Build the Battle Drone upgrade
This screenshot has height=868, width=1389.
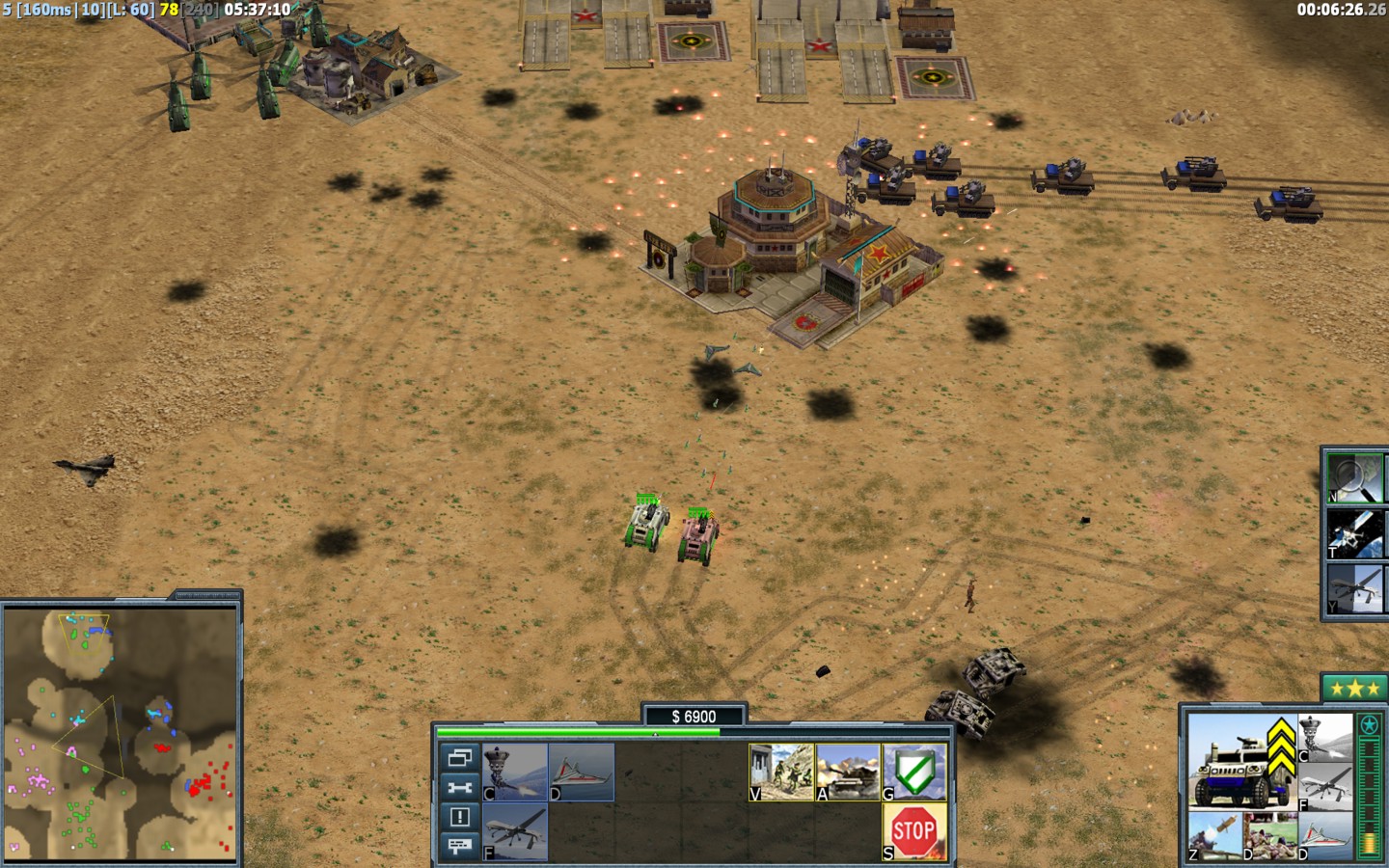(x=515, y=772)
